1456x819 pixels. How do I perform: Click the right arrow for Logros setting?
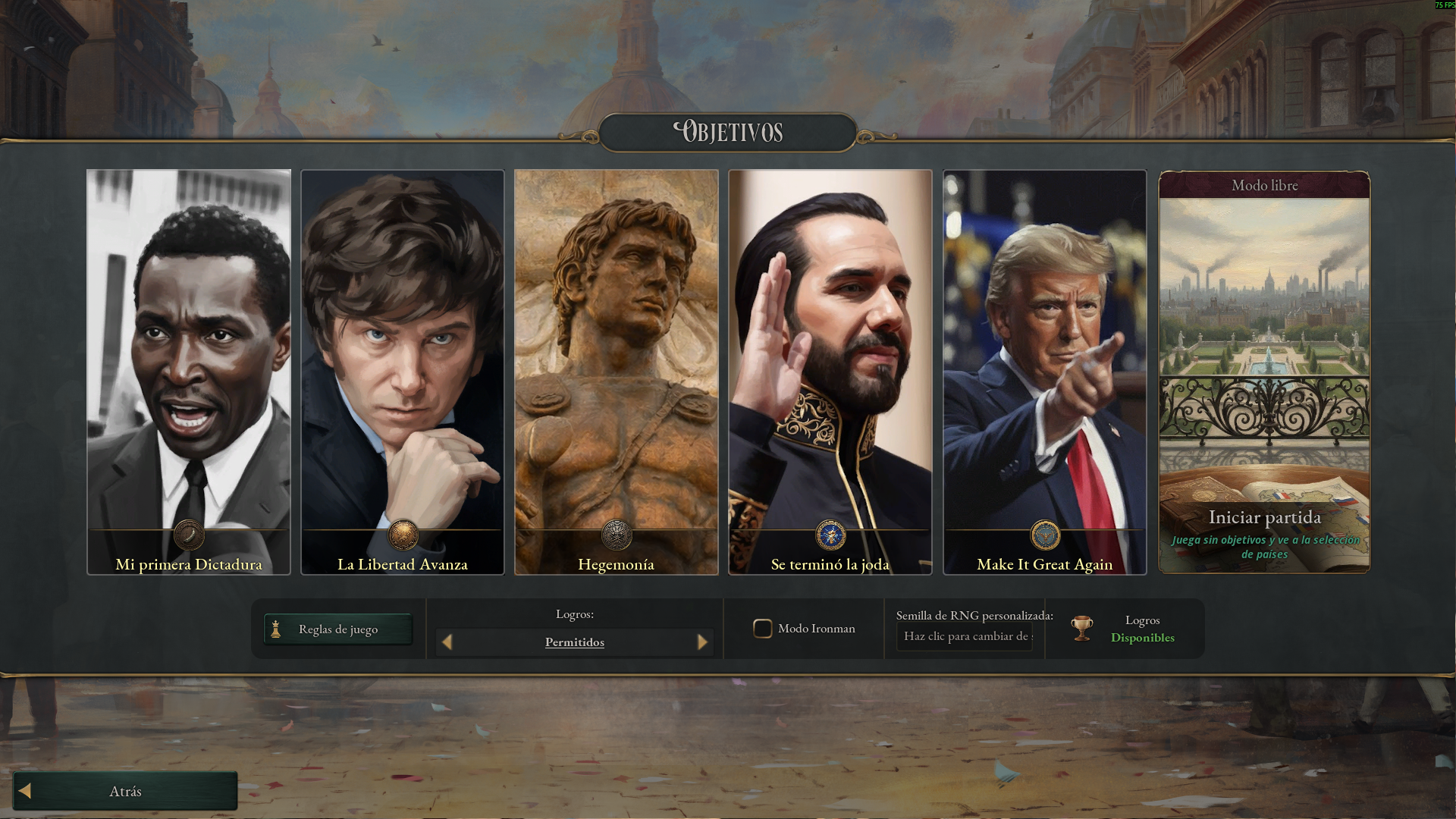coord(702,642)
